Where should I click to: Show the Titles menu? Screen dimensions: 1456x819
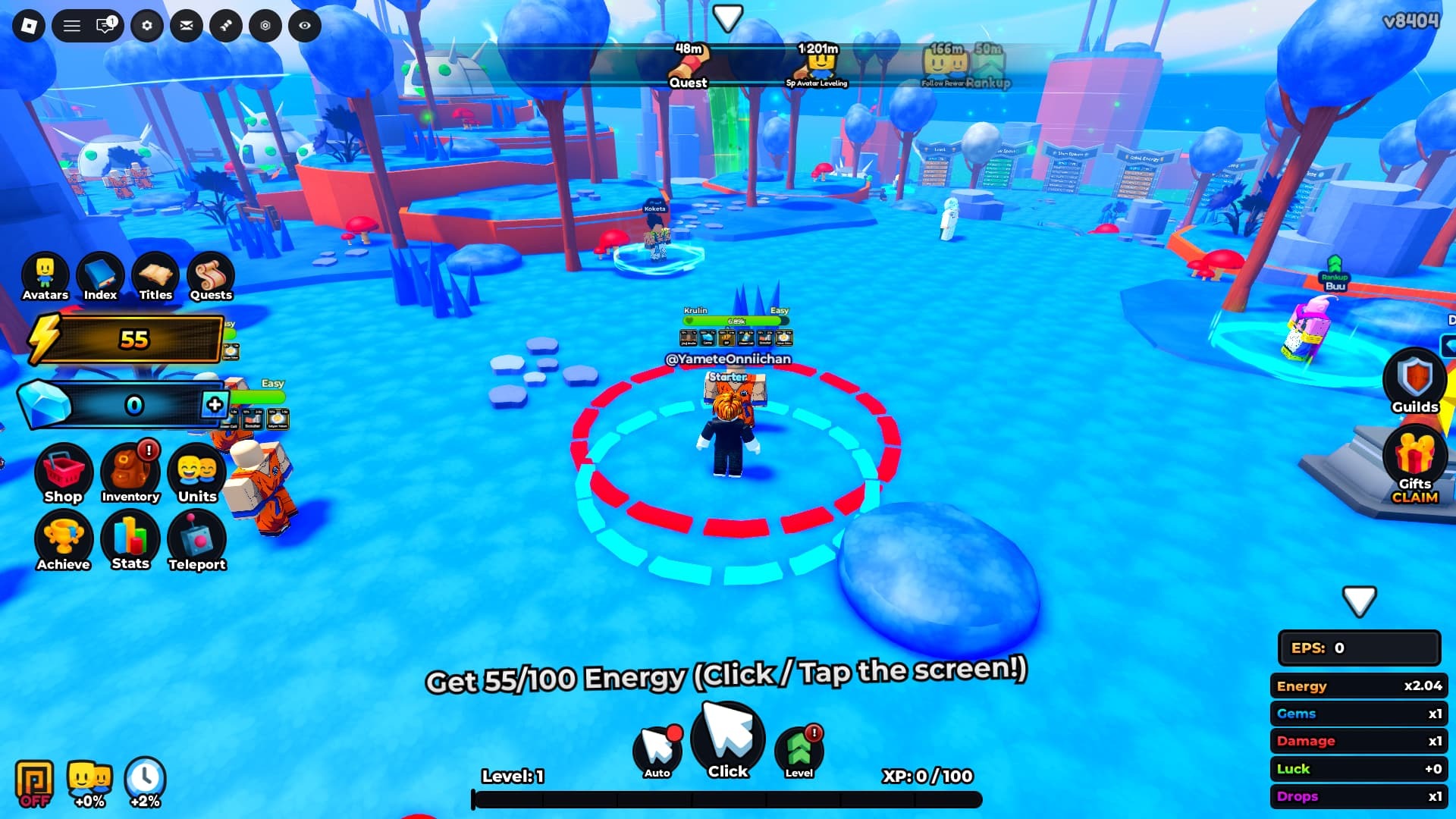(155, 277)
